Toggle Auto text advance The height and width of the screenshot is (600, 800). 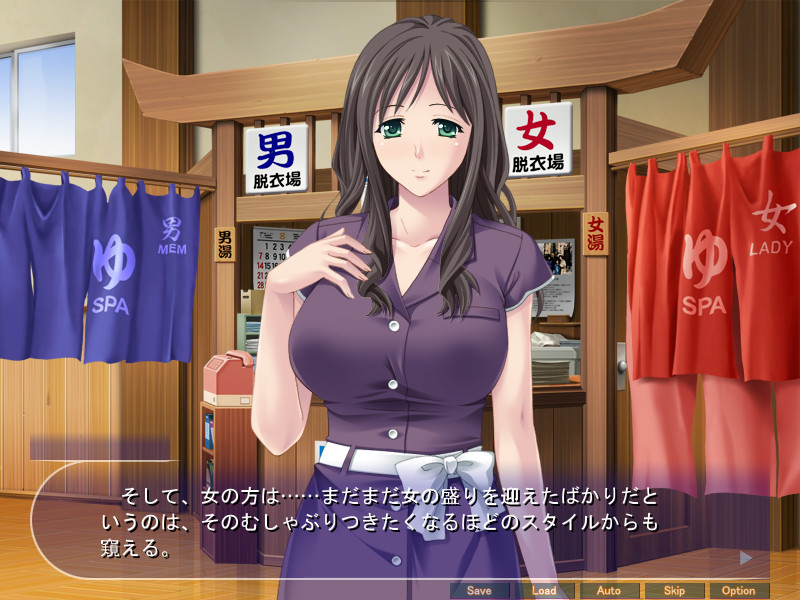[608, 590]
